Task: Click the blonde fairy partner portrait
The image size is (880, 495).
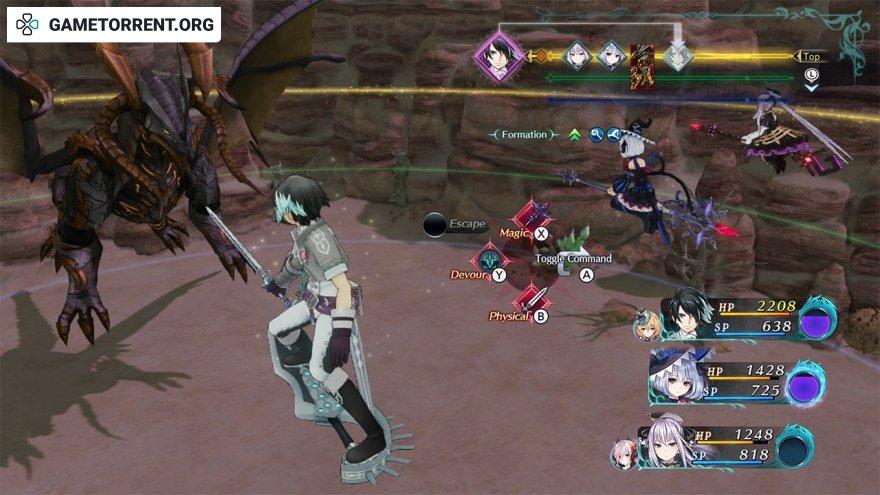Action: pos(646,325)
